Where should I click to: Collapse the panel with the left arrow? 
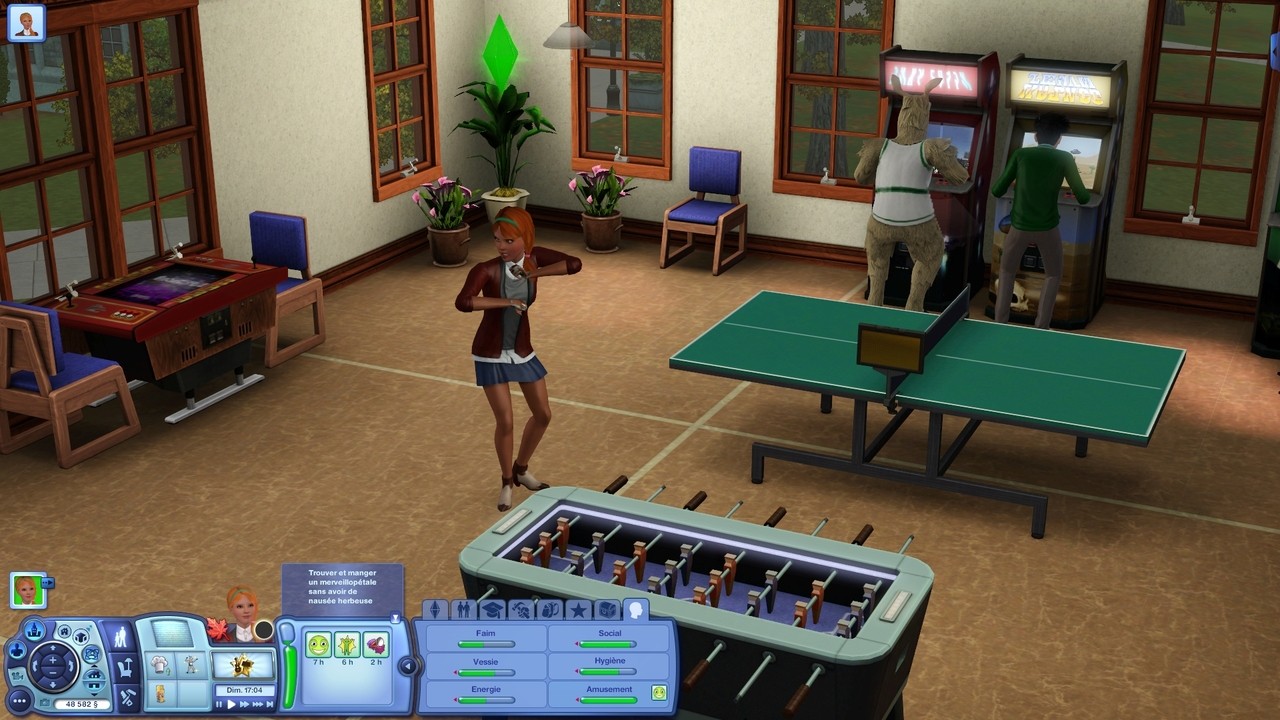[x=407, y=665]
